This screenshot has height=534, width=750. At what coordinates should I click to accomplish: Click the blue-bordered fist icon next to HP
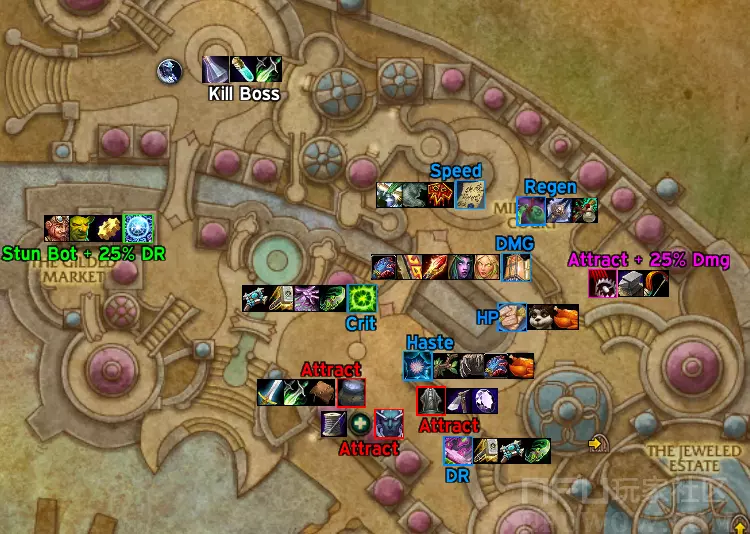coord(513,317)
